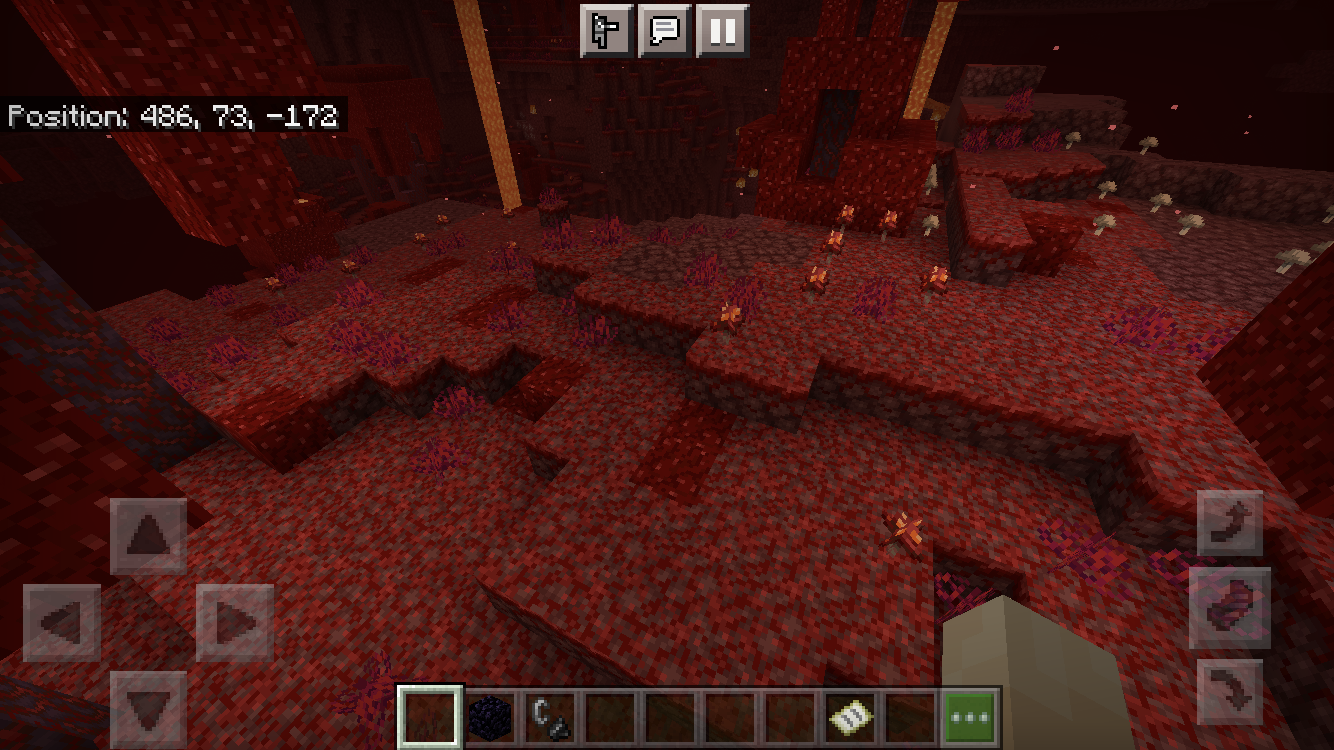The width and height of the screenshot is (1334, 750).
Task: Tap the backward arrow movement button
Action: tap(148, 708)
